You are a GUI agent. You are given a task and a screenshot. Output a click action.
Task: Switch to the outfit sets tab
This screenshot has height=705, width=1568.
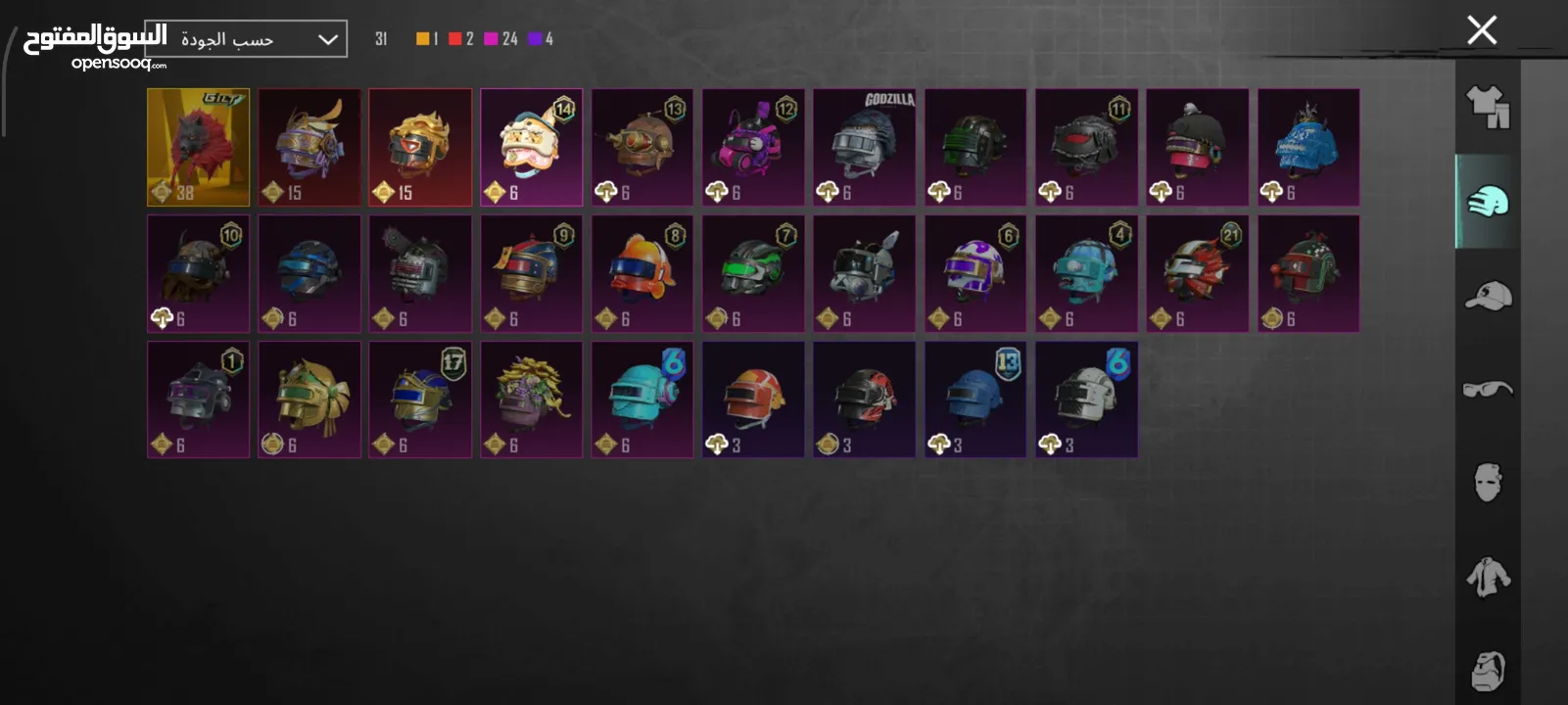click(1488, 107)
